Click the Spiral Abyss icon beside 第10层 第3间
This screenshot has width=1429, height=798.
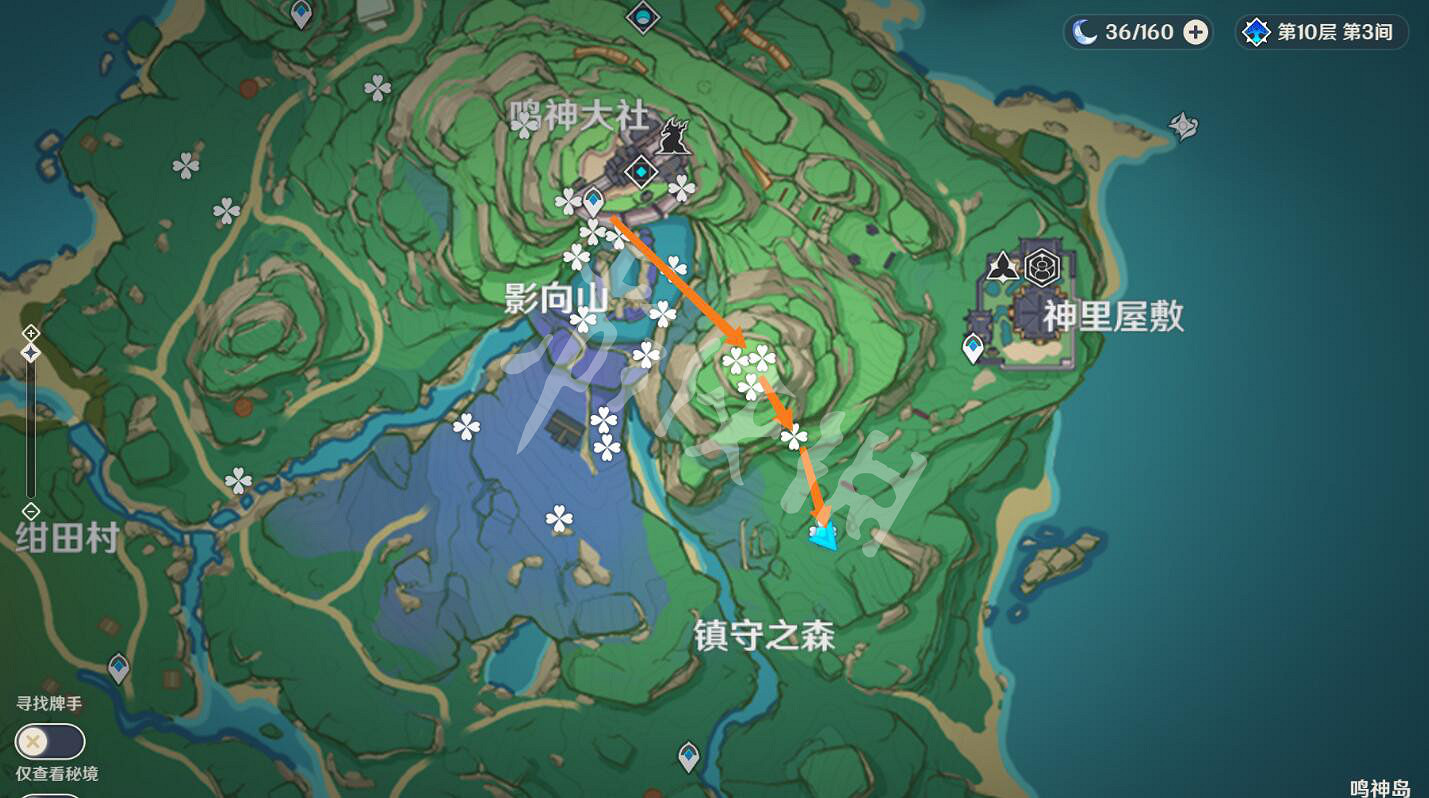point(1254,31)
